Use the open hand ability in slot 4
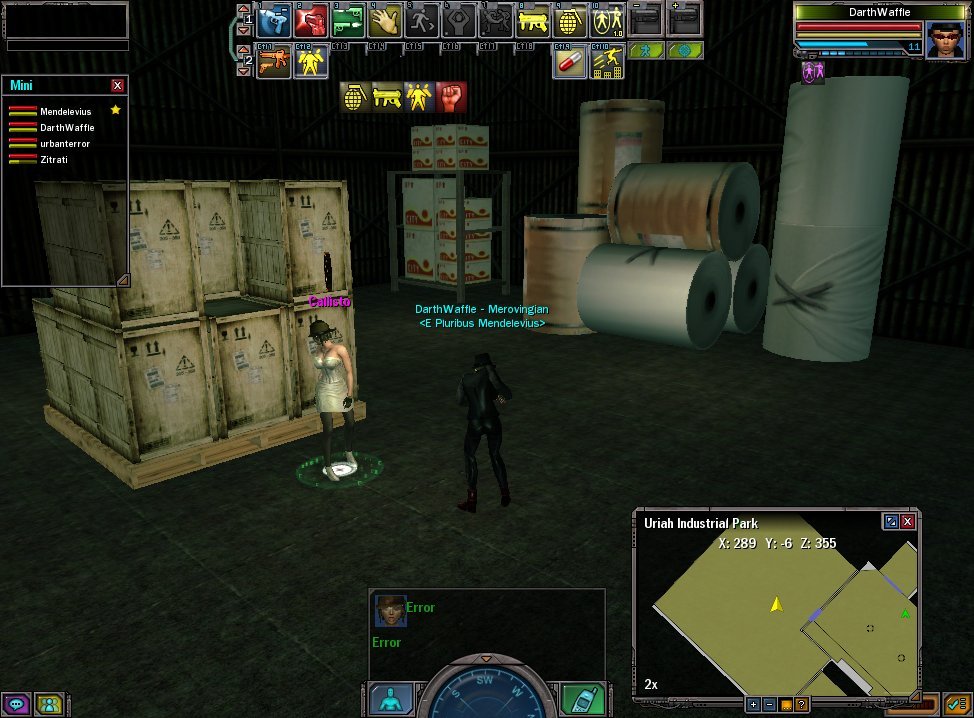974x718 pixels. [385, 22]
